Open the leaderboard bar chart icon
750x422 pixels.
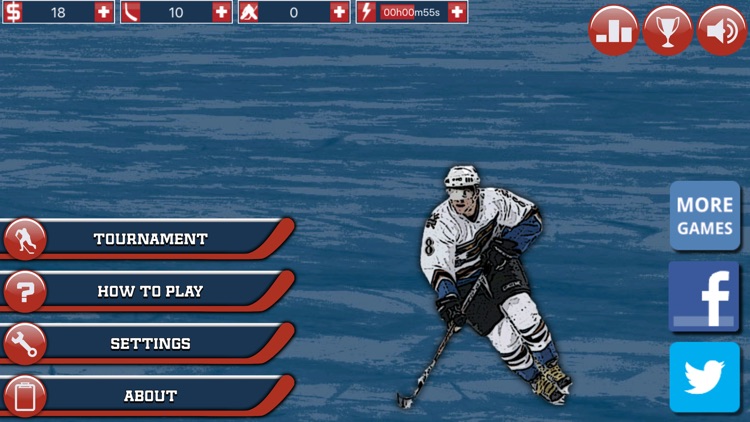click(x=613, y=30)
